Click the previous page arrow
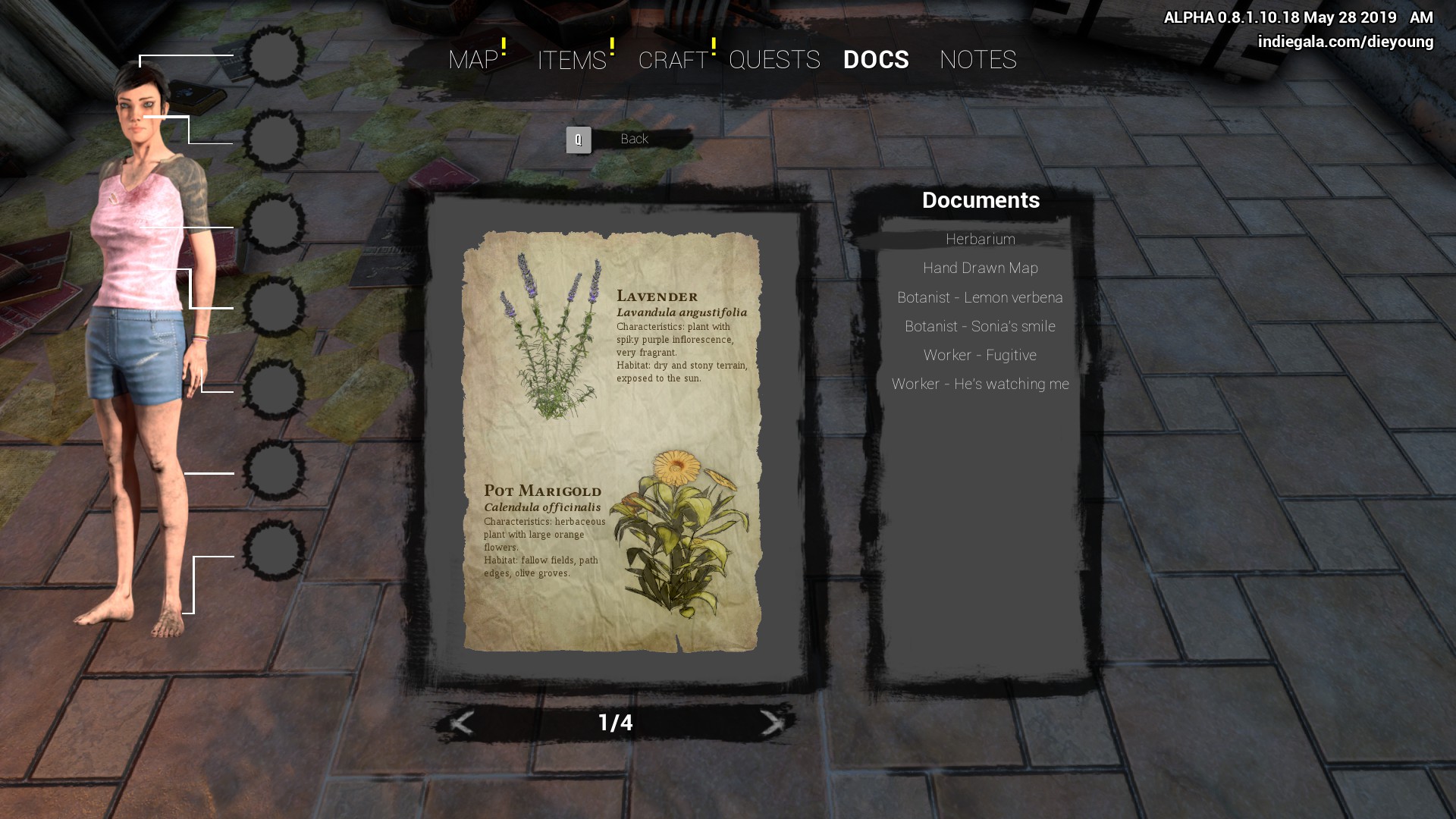The height and width of the screenshot is (819, 1456). point(462,723)
